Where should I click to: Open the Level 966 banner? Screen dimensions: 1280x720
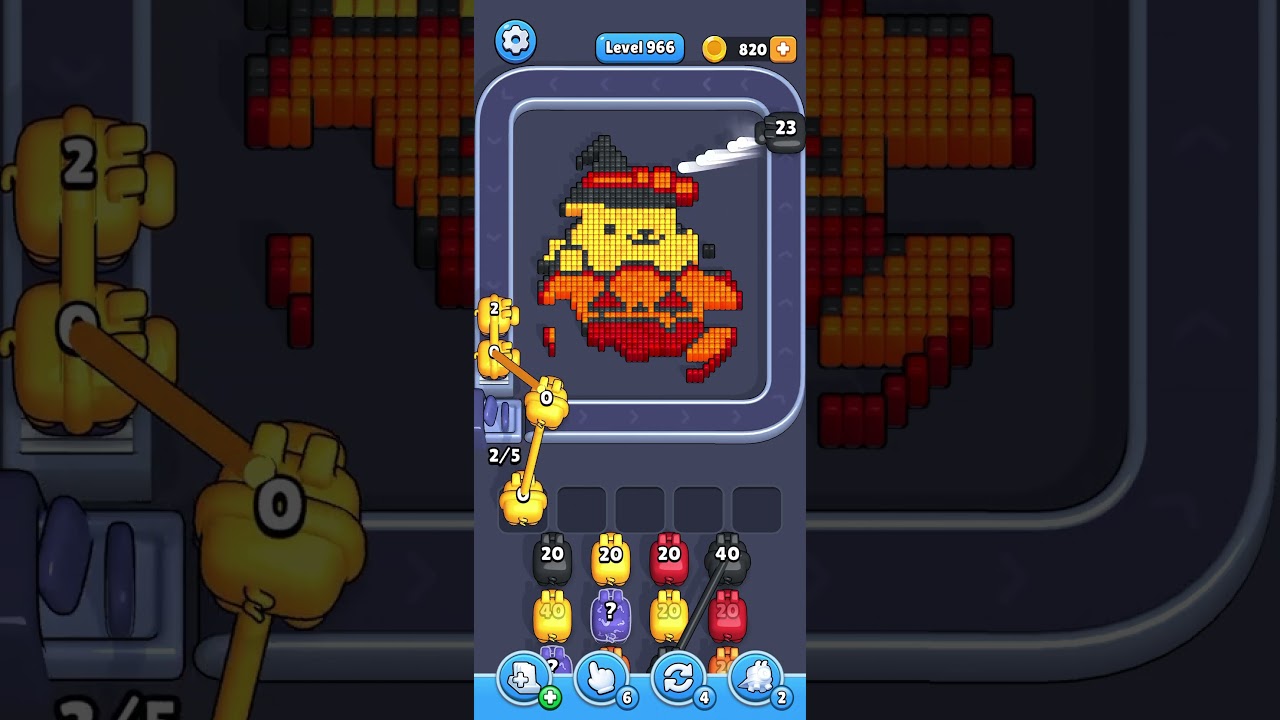coord(640,47)
